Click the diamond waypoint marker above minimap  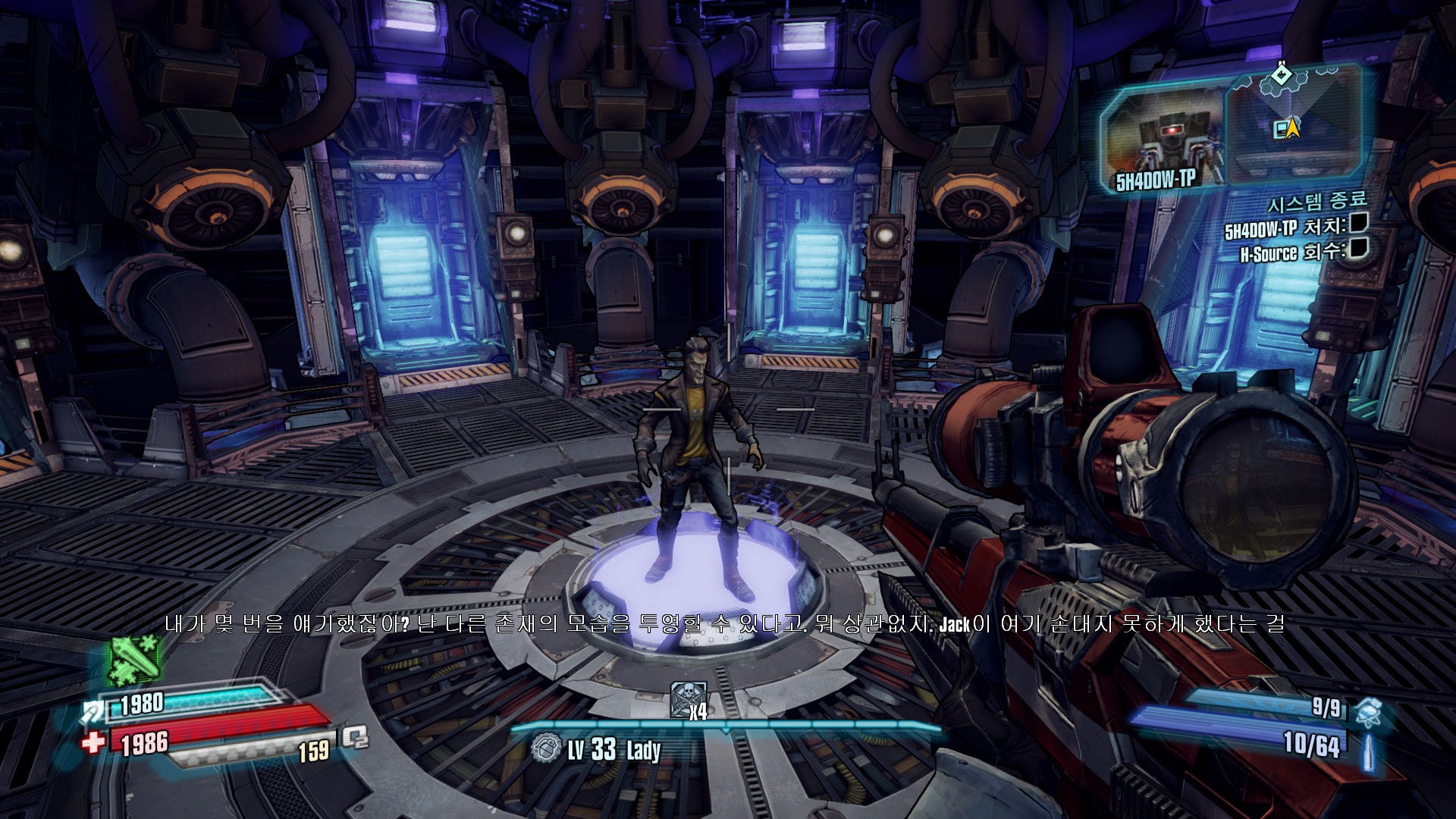[x=1282, y=74]
